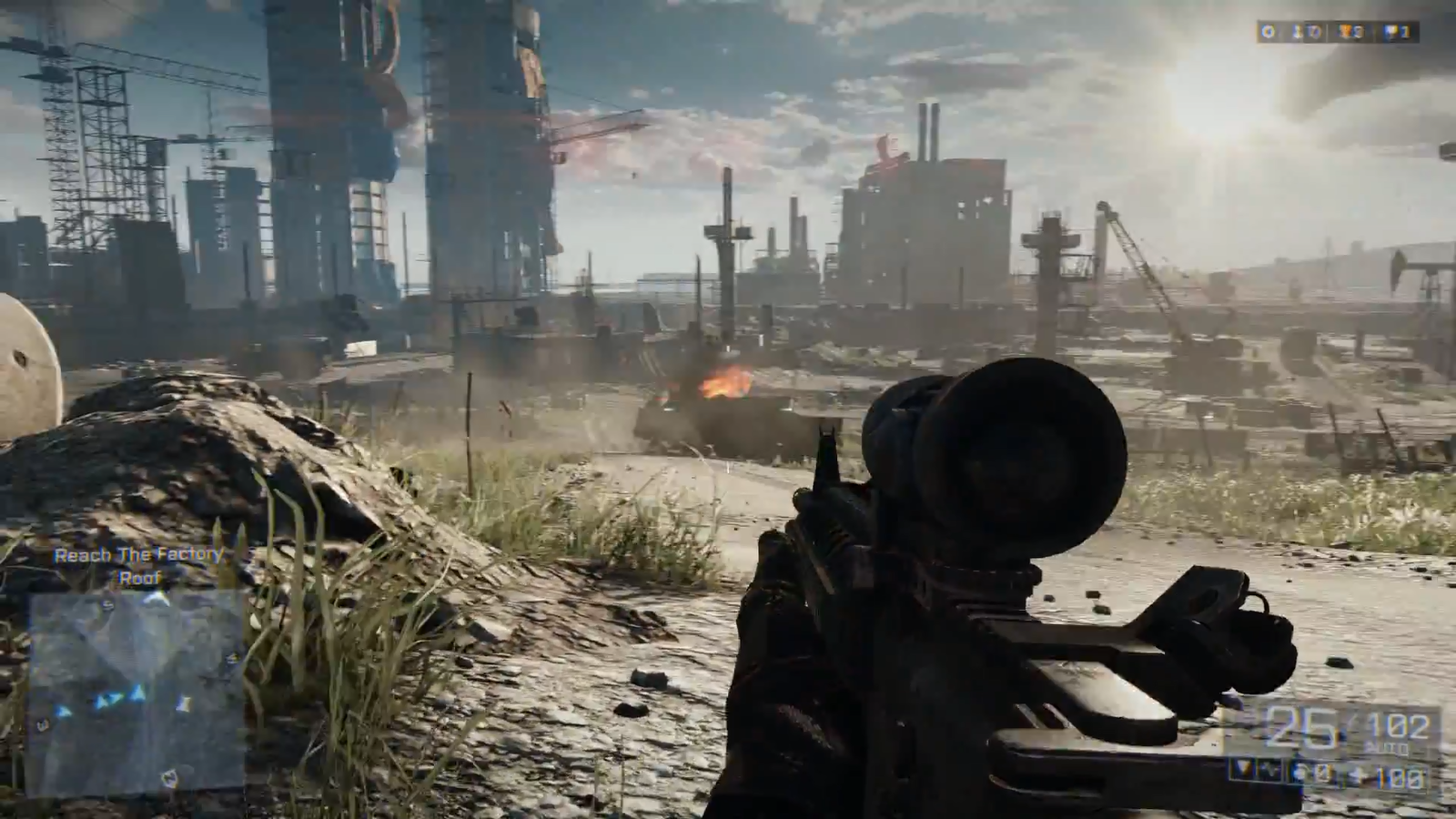Click the AUTO fire mode indicator
Screen dimensions: 1456x819
(x=1386, y=749)
